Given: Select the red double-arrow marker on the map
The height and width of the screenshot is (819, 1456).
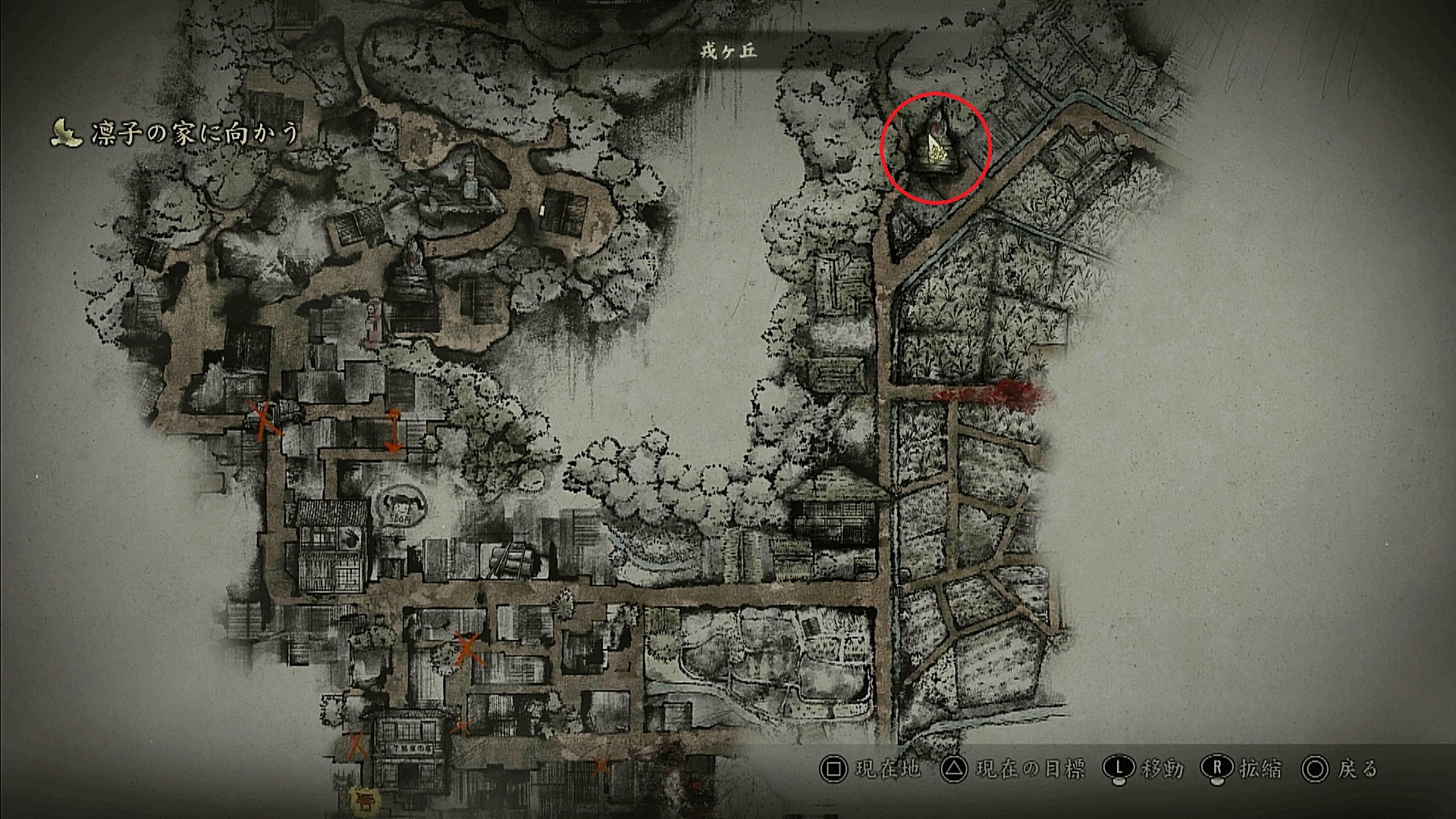Looking at the screenshot, I should (x=394, y=430).
